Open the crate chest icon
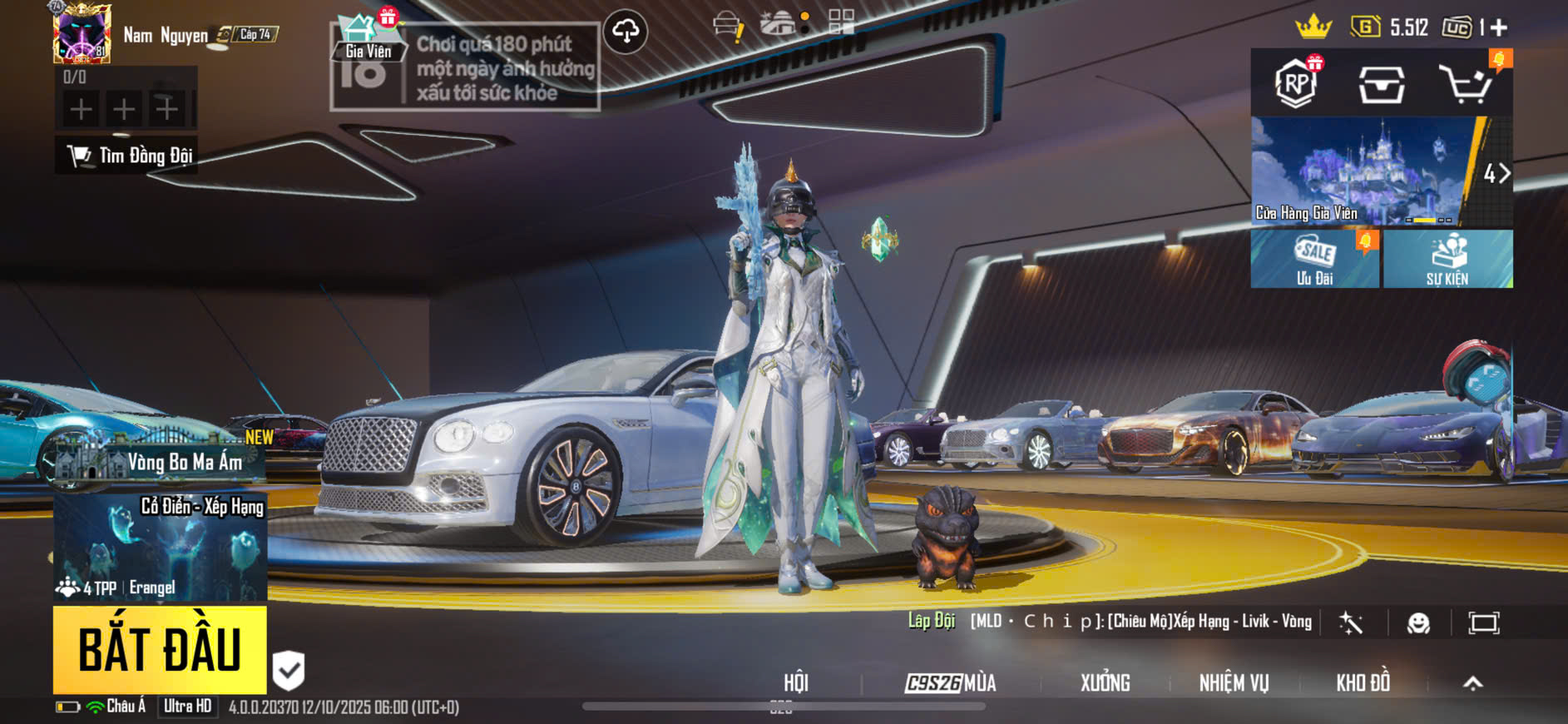The height and width of the screenshot is (724, 1568). tap(1382, 84)
